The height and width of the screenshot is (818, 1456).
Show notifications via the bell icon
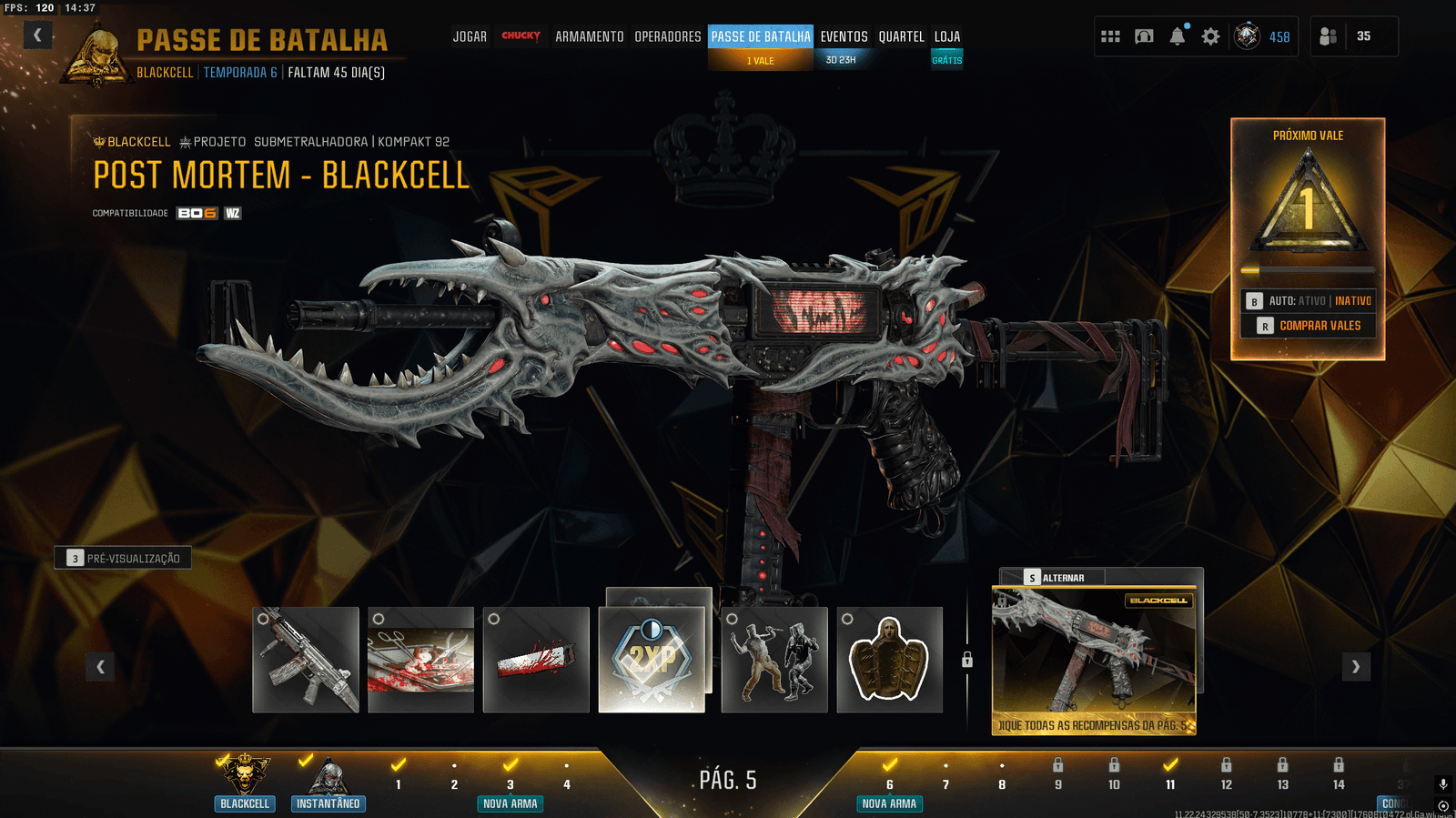1178,36
